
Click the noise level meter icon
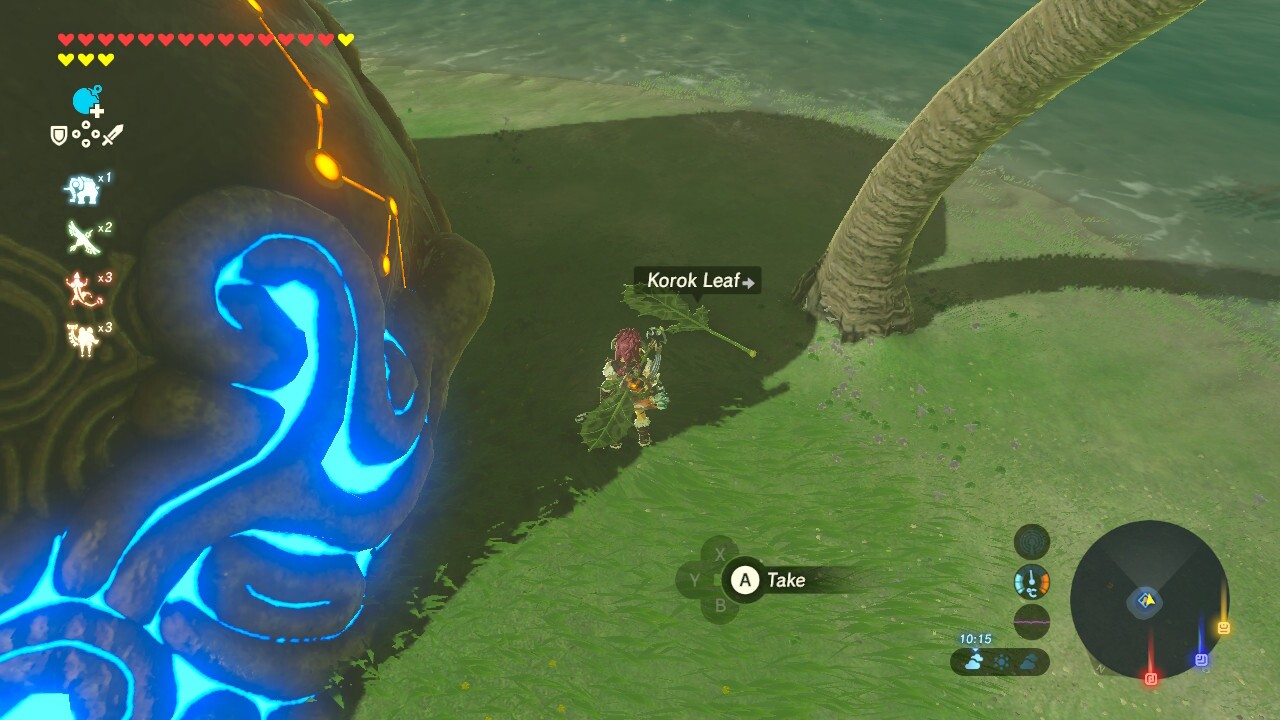[x=1032, y=621]
